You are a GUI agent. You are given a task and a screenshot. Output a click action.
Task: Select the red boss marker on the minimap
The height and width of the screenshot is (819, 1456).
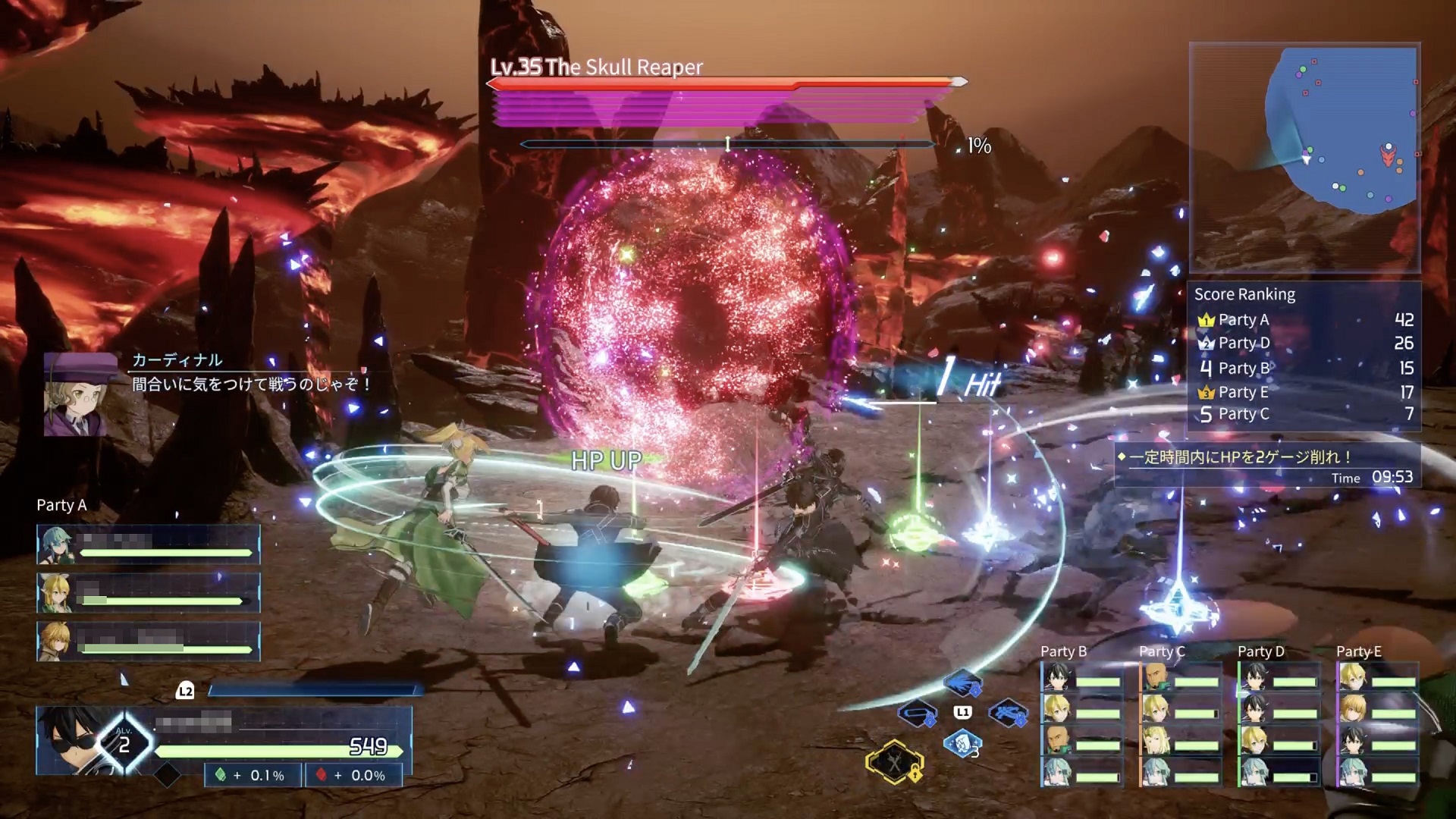tap(1388, 157)
